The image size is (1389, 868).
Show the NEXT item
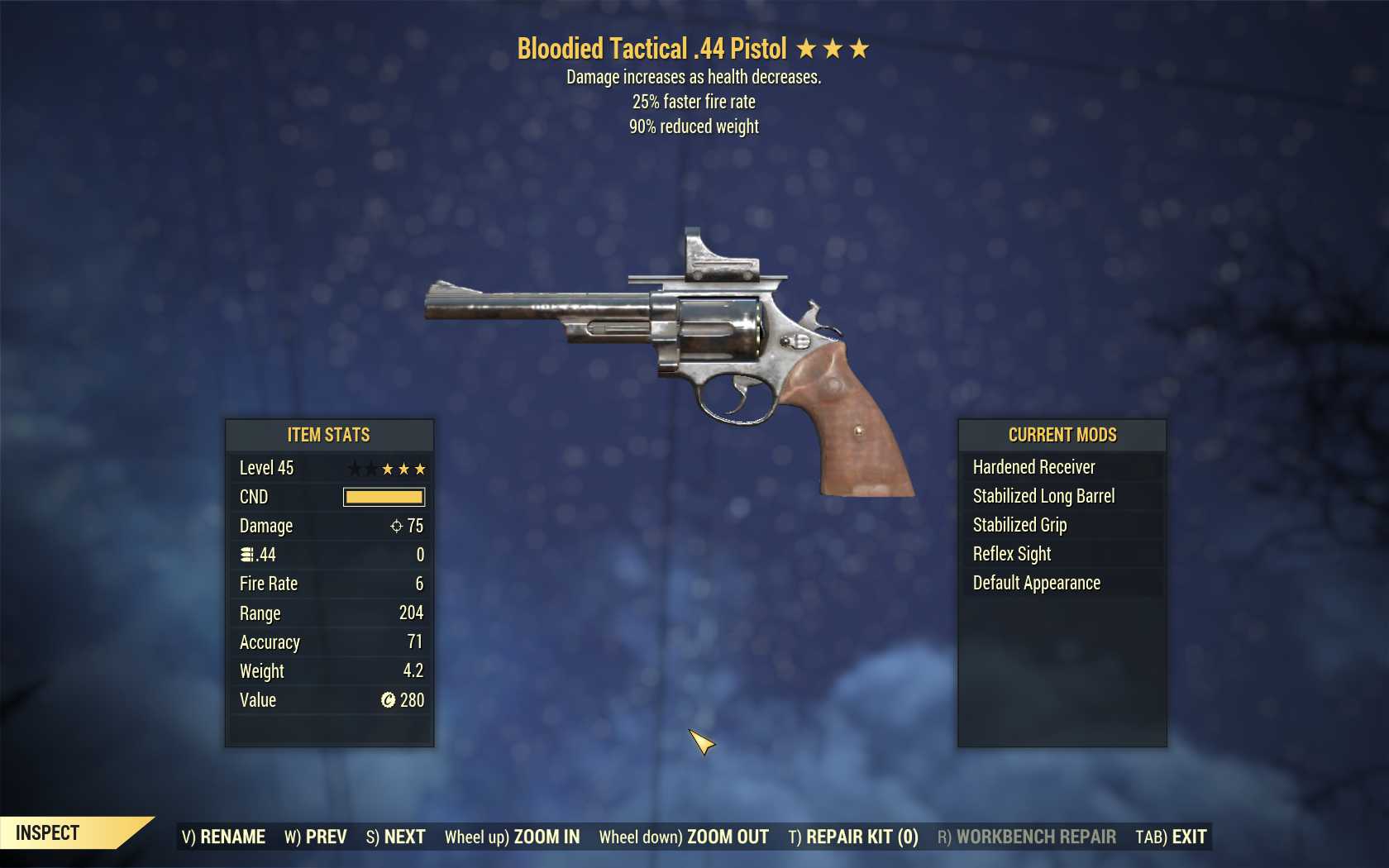point(396,837)
